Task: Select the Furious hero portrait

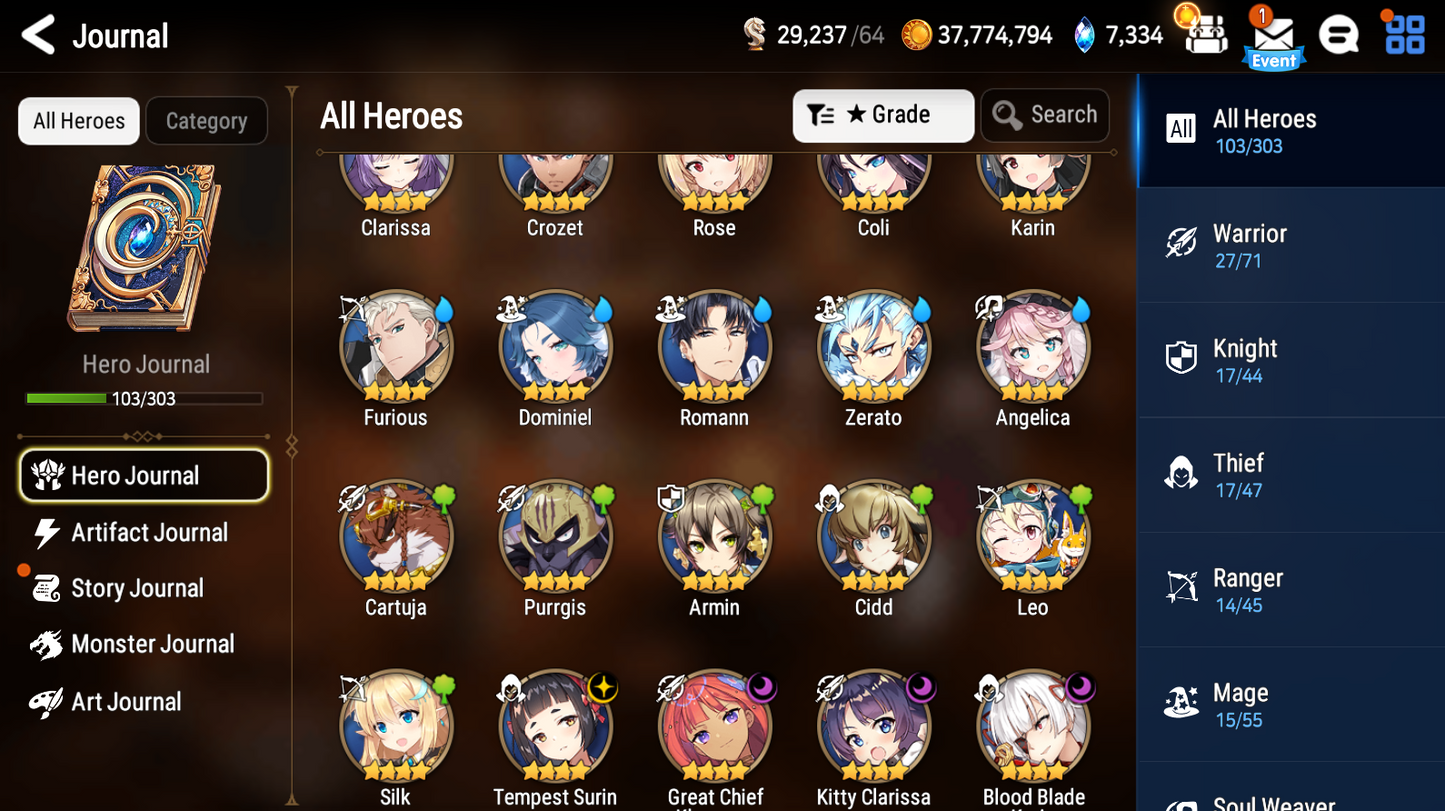Action: coord(396,347)
